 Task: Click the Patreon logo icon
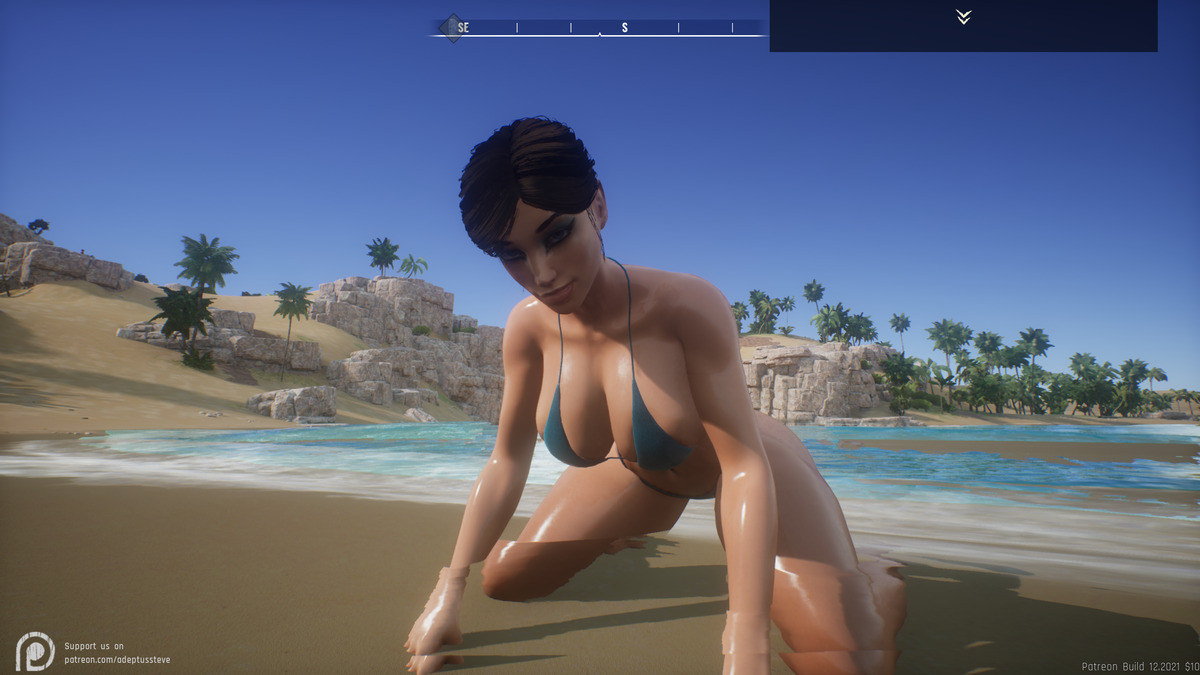coord(35,651)
